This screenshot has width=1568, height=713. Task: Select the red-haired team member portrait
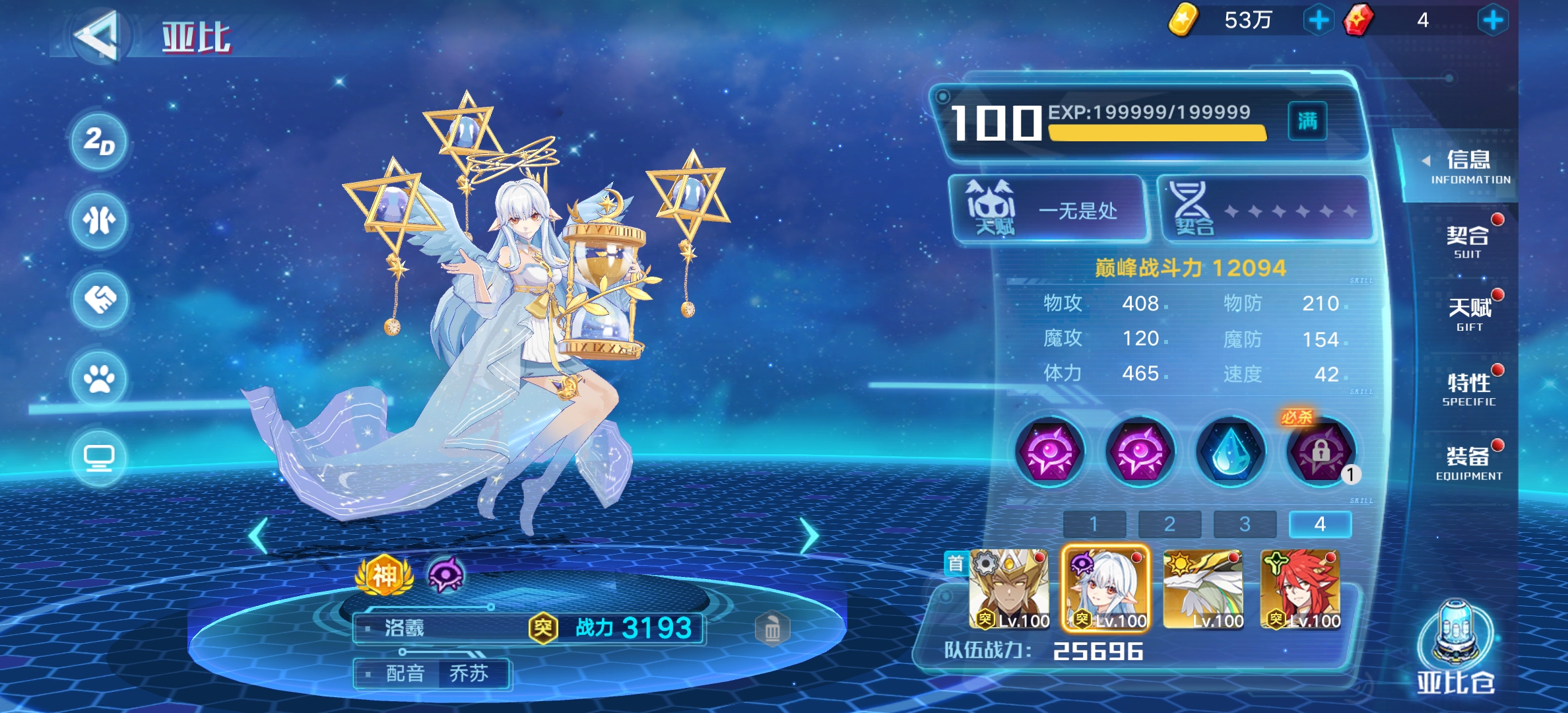pos(1300,588)
